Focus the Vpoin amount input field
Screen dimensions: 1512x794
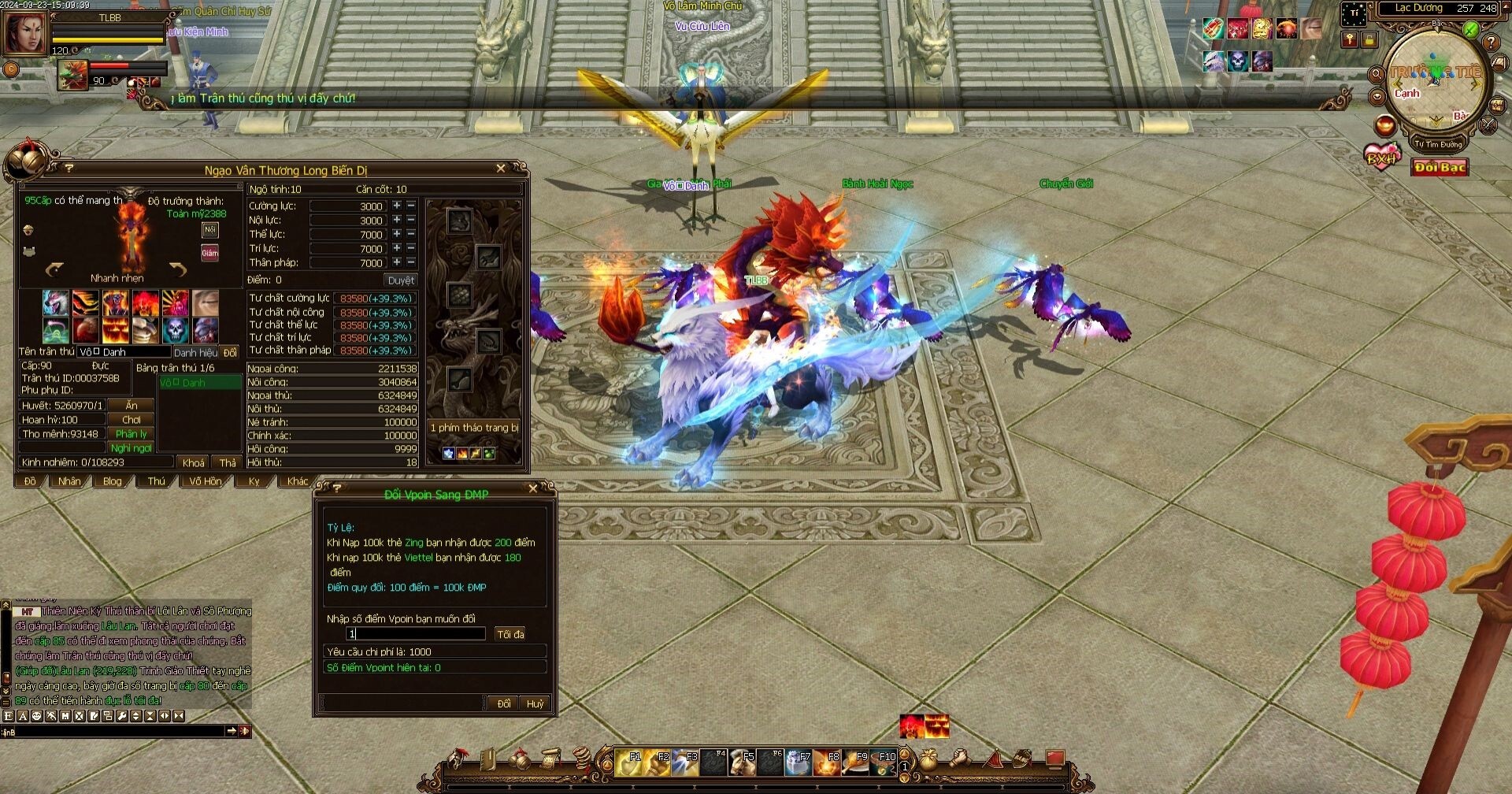(x=416, y=634)
